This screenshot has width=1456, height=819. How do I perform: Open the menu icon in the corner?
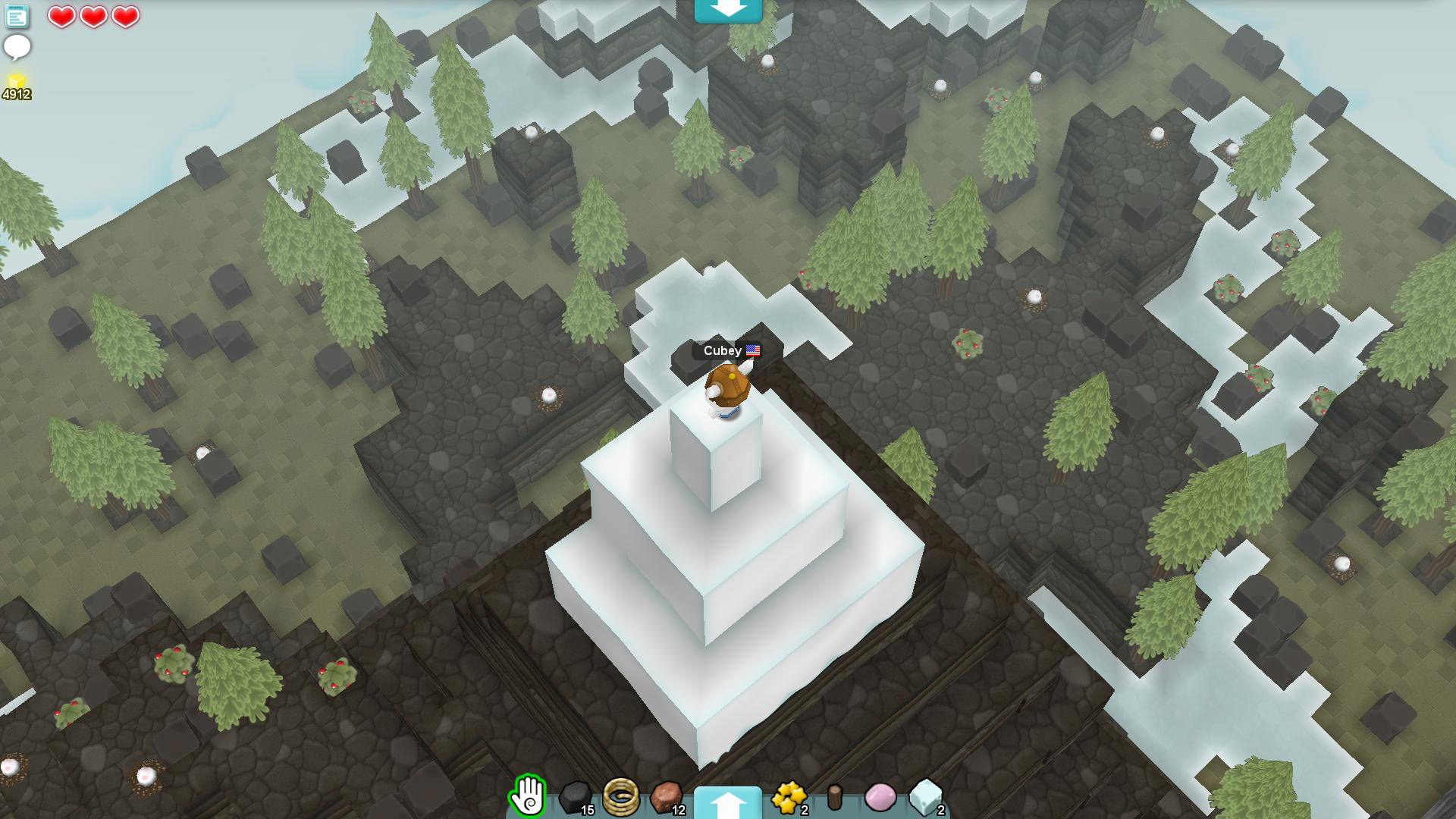[17, 17]
